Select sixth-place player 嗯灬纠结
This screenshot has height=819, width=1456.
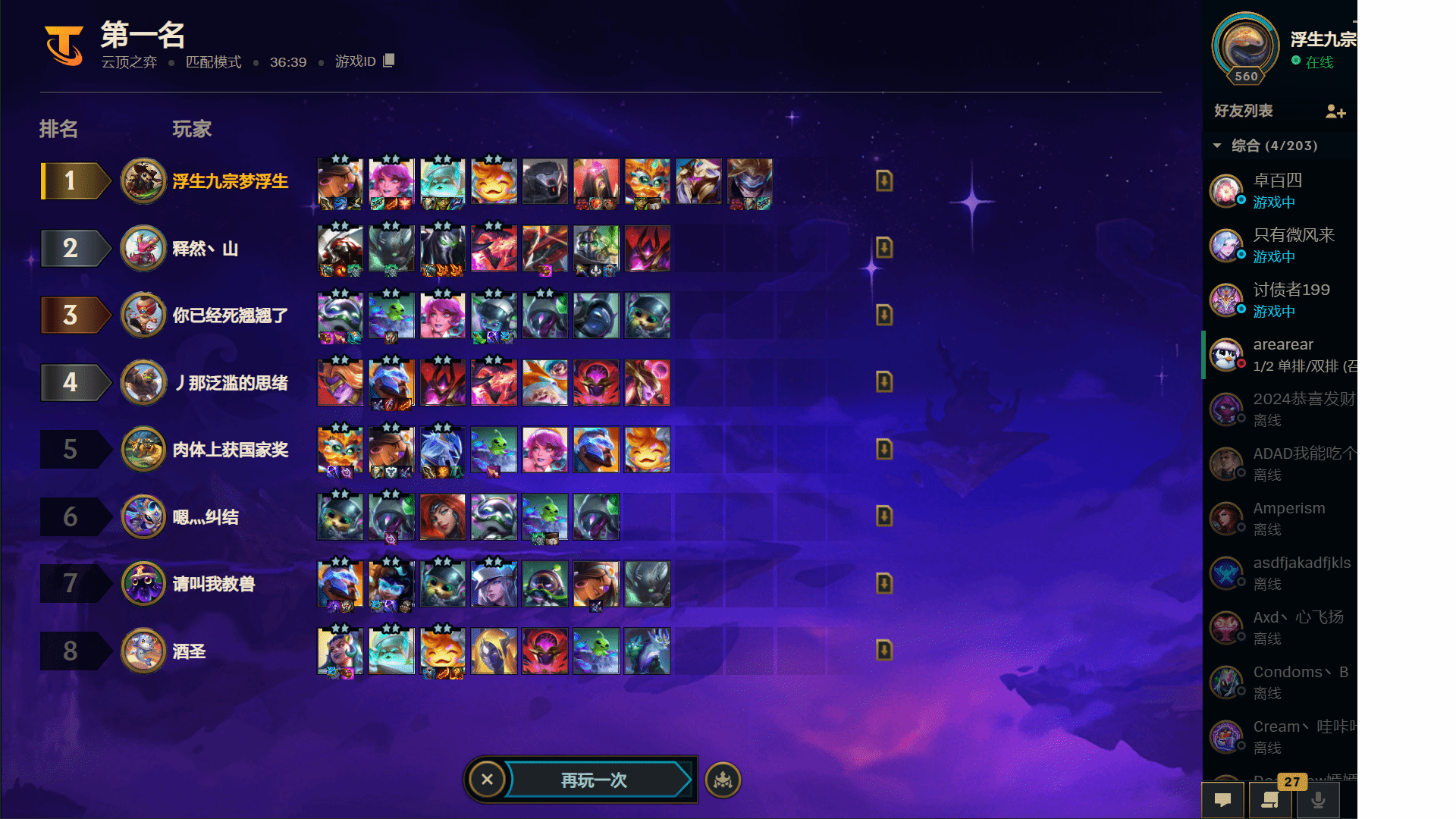point(205,517)
